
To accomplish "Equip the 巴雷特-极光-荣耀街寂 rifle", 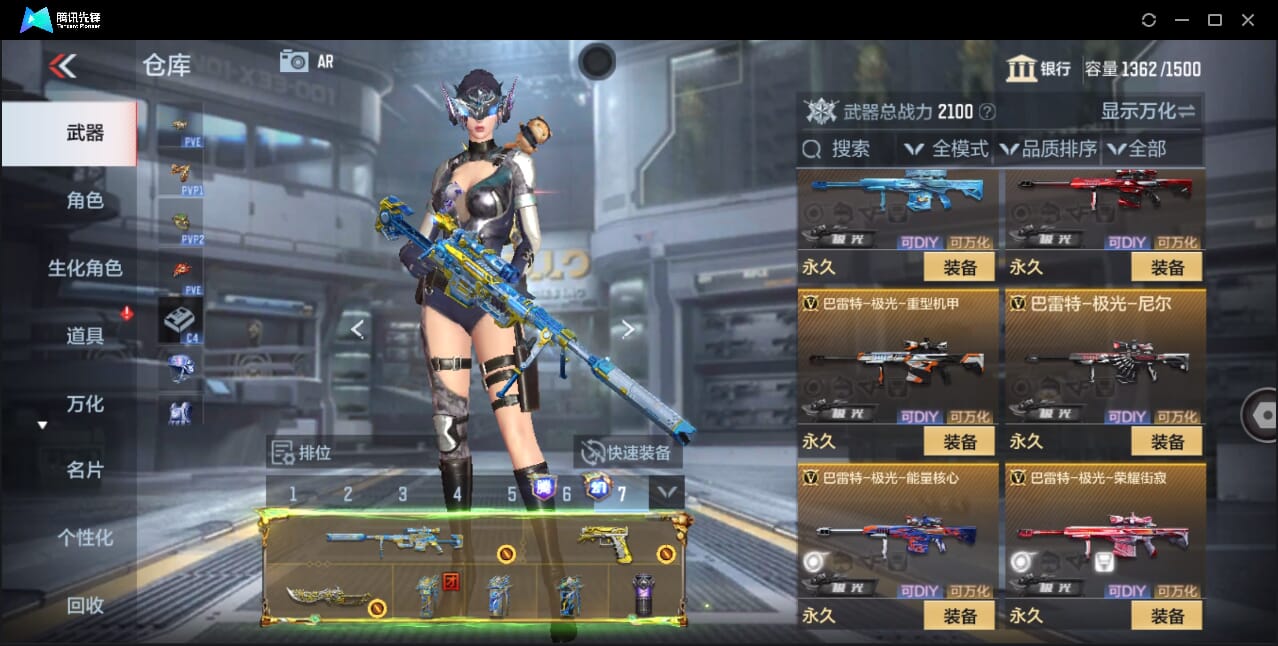I will pos(1166,616).
